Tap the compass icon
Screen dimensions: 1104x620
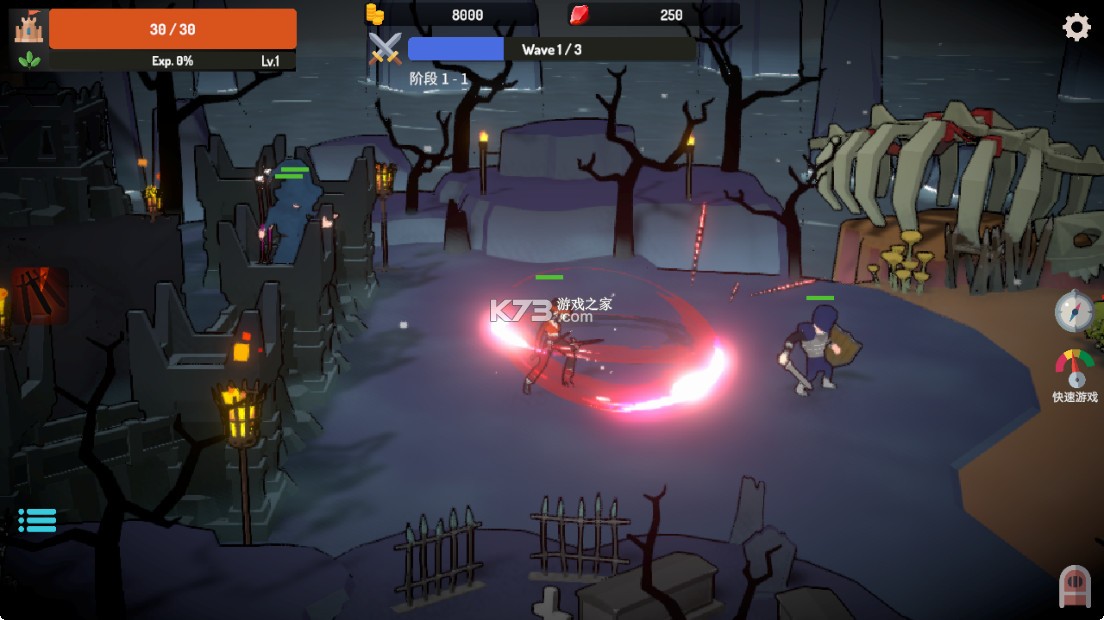point(1074,312)
